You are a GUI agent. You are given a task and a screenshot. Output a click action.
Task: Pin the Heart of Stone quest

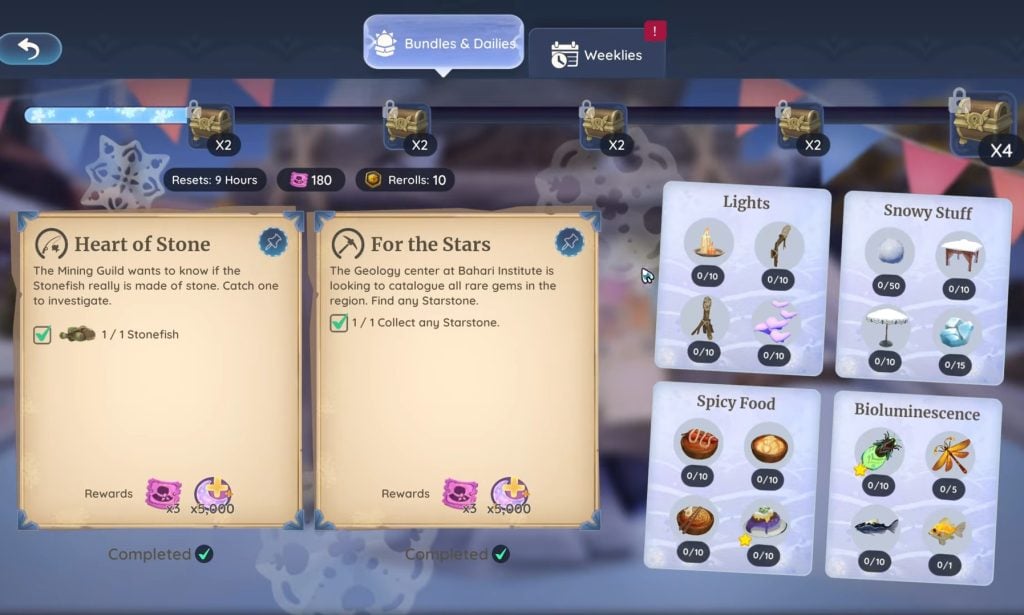[x=272, y=241]
